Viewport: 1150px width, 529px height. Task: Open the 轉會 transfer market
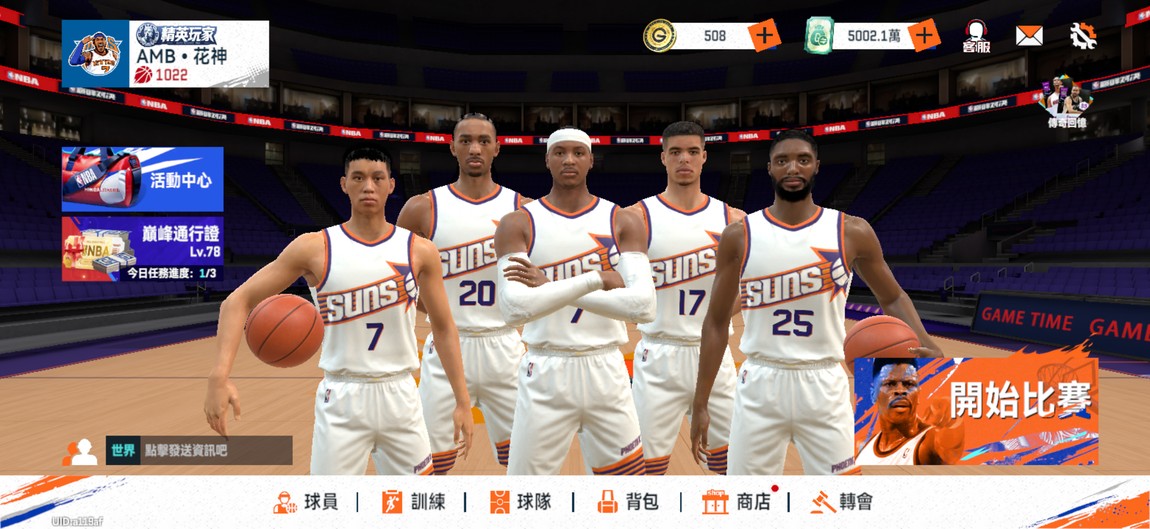(841, 502)
